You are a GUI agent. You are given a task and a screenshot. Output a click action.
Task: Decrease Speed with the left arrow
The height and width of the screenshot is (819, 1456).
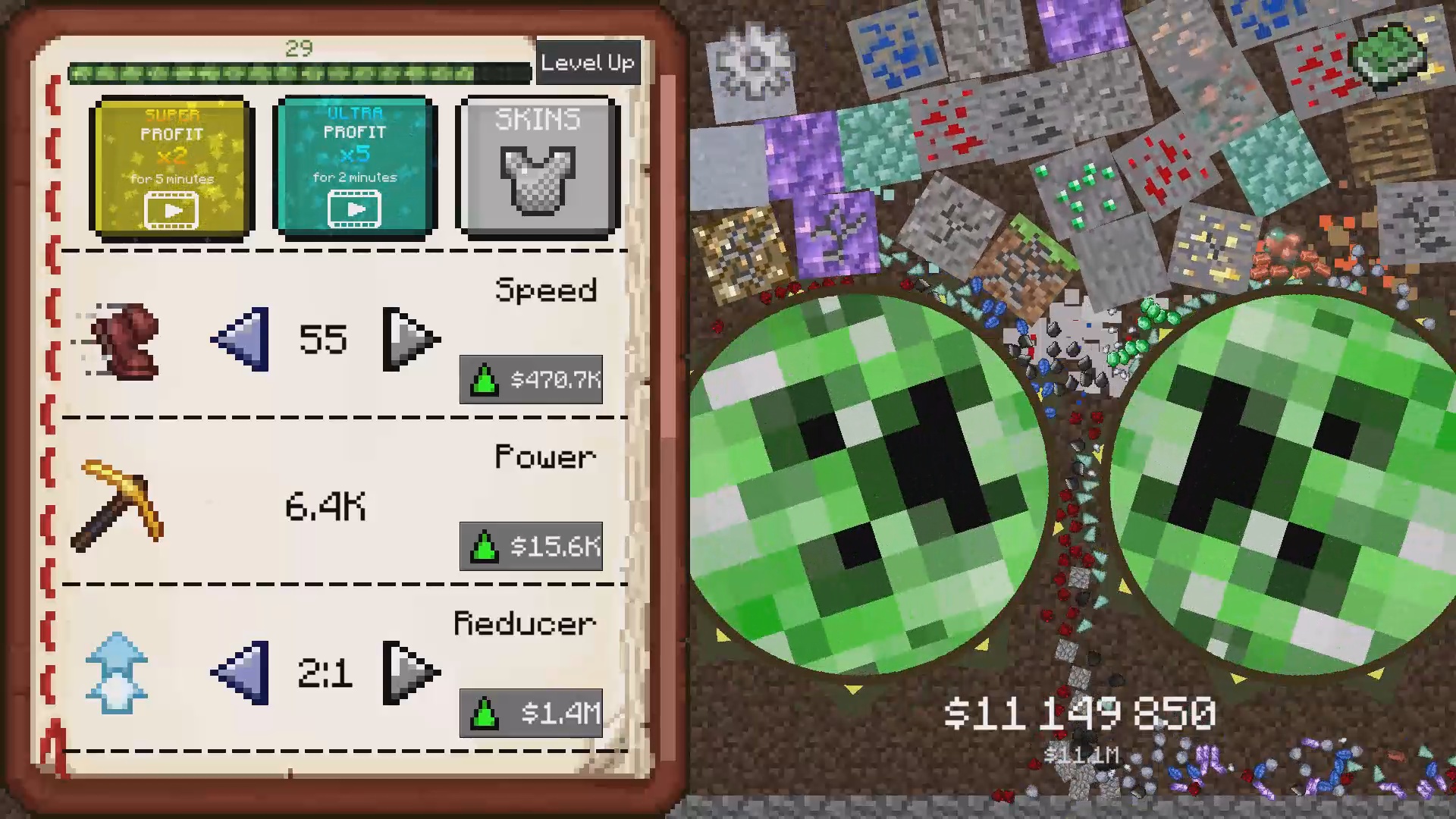[x=238, y=340]
